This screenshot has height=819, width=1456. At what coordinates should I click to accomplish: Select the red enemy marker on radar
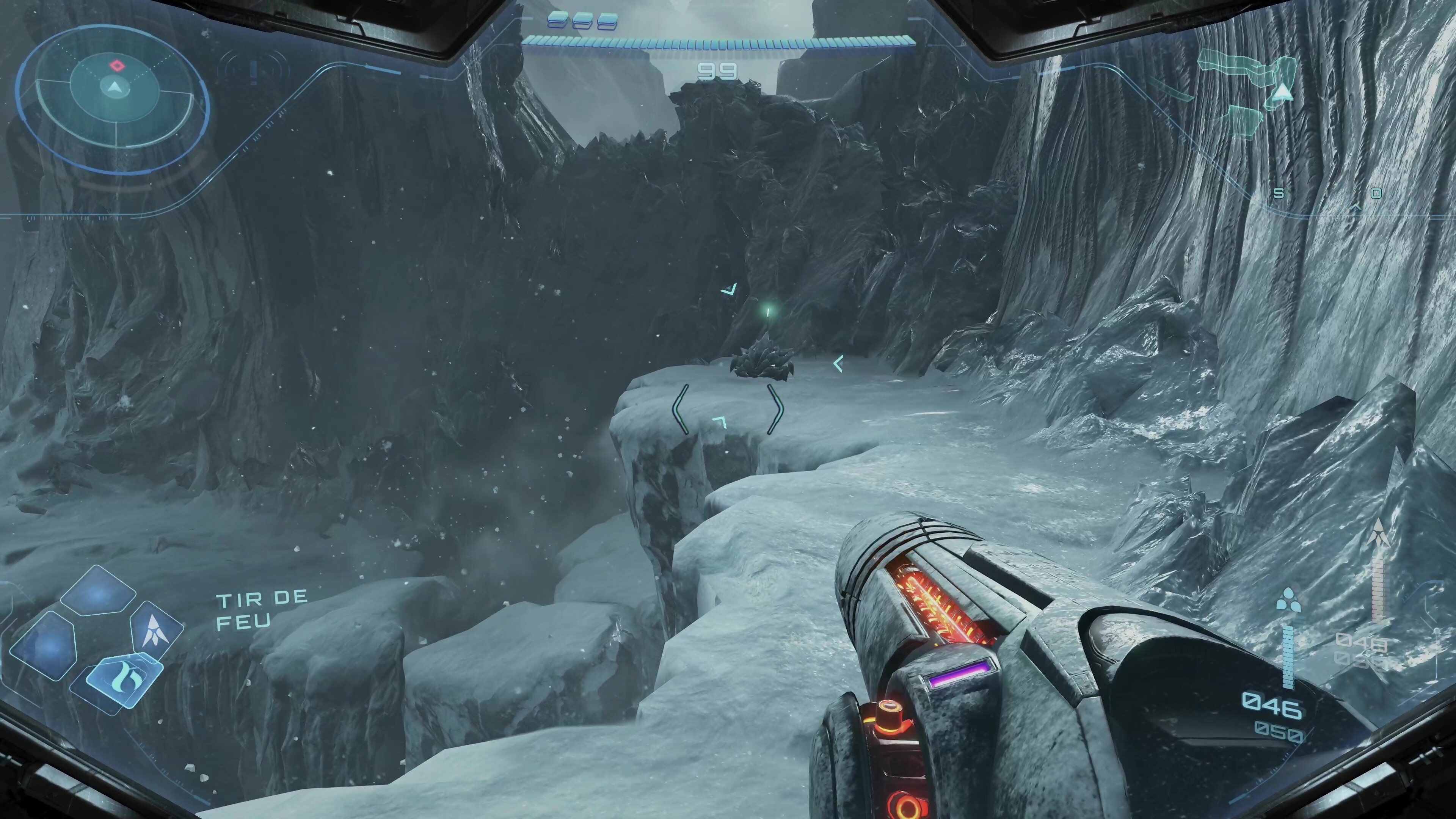point(116,66)
